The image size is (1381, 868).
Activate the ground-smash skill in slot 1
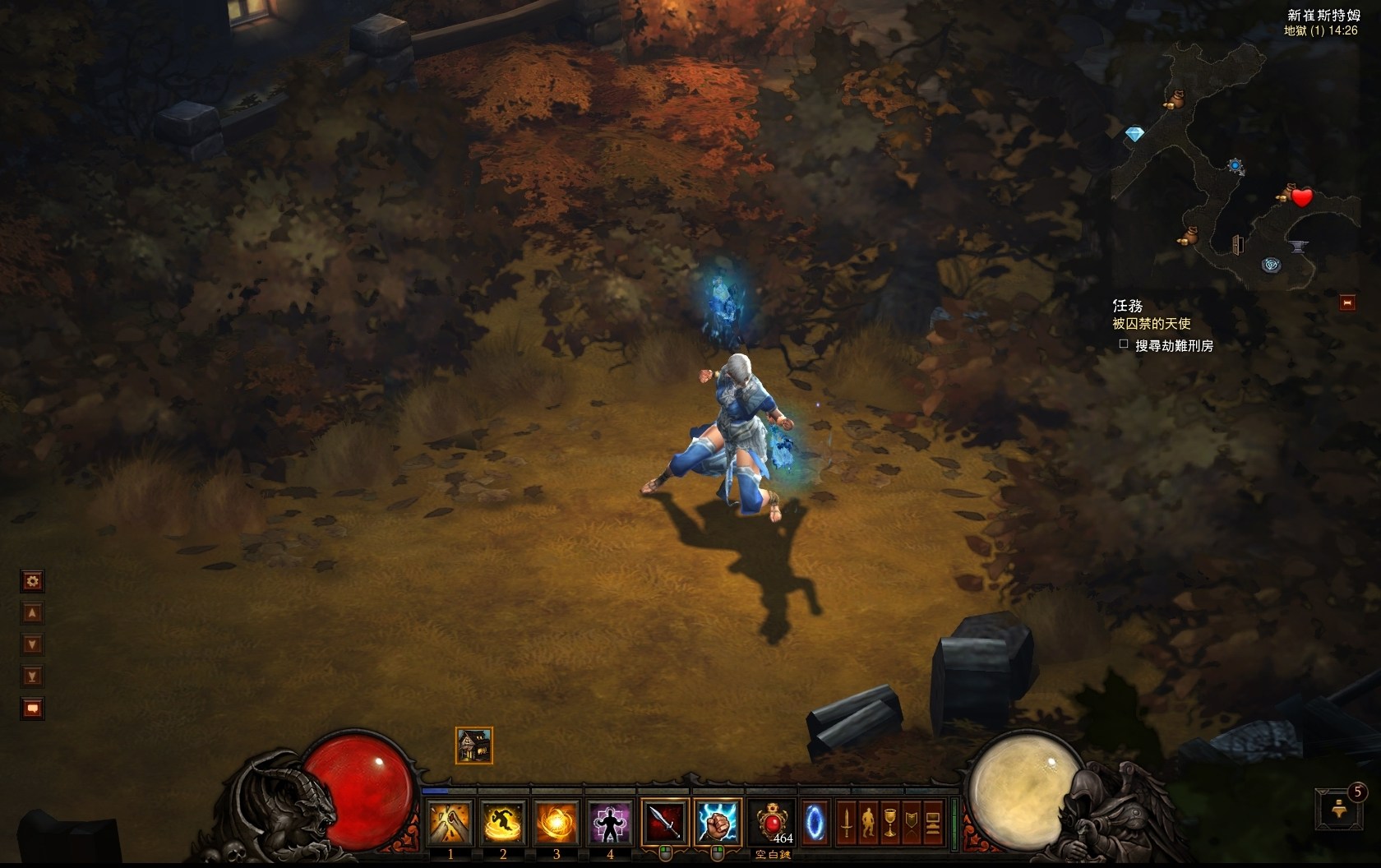450,823
